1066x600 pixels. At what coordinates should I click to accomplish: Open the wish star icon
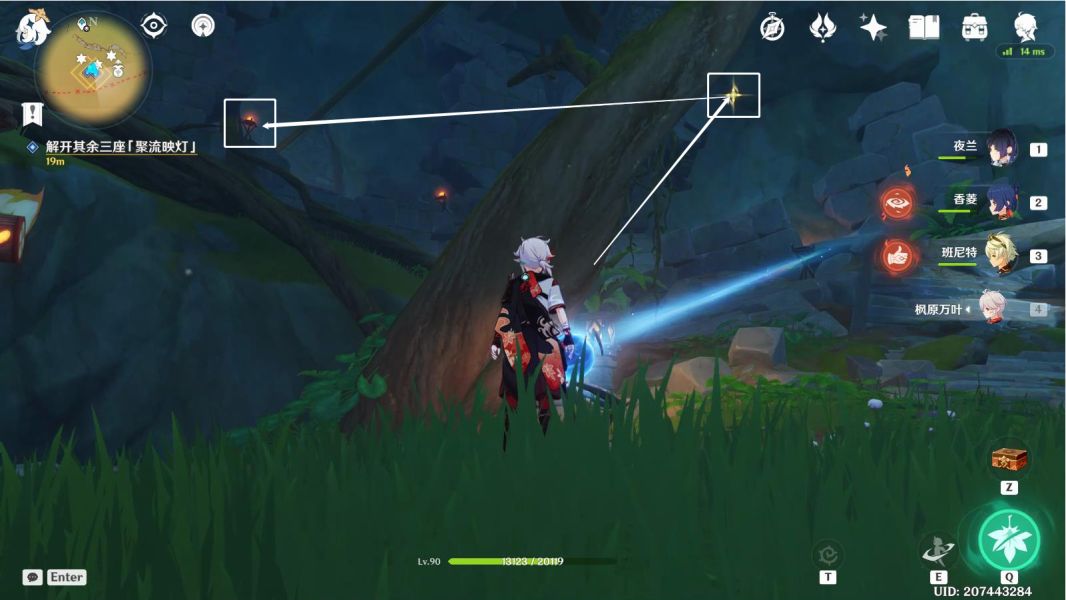(x=873, y=27)
